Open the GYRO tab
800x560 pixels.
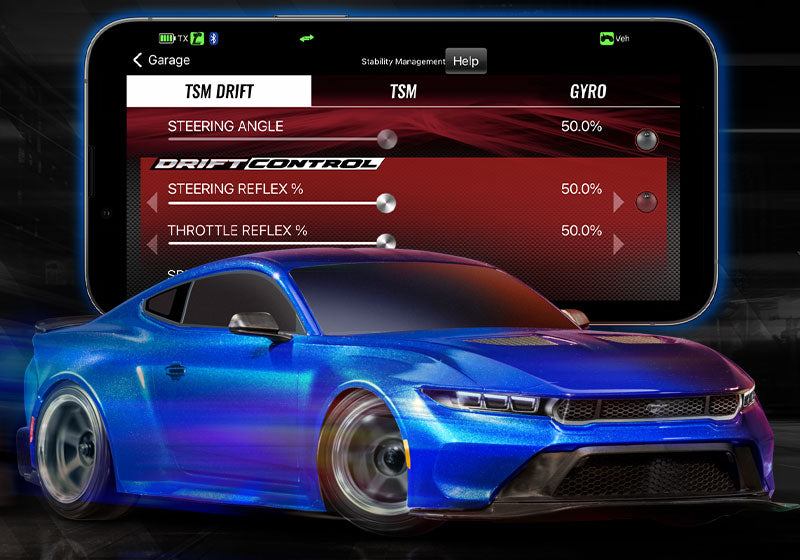click(x=586, y=92)
